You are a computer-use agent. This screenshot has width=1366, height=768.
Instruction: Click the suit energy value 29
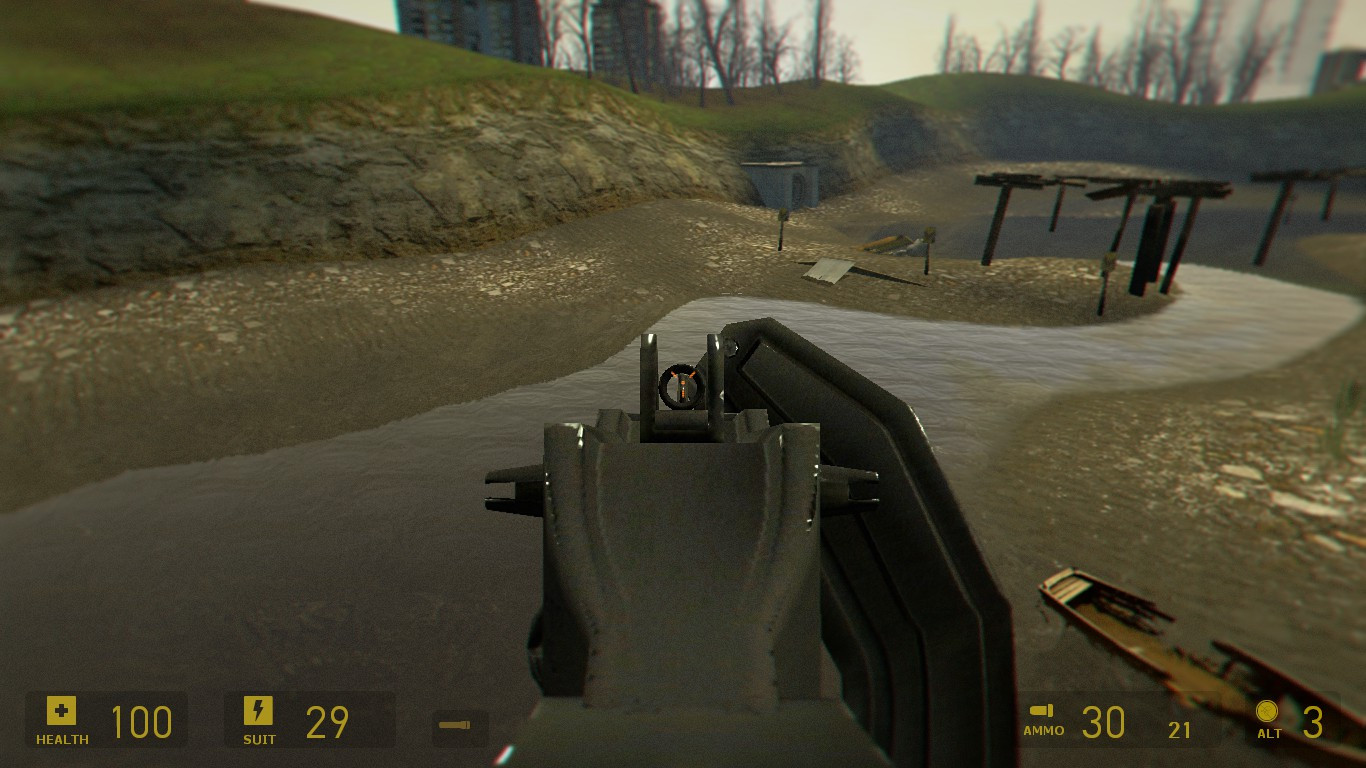[325, 721]
